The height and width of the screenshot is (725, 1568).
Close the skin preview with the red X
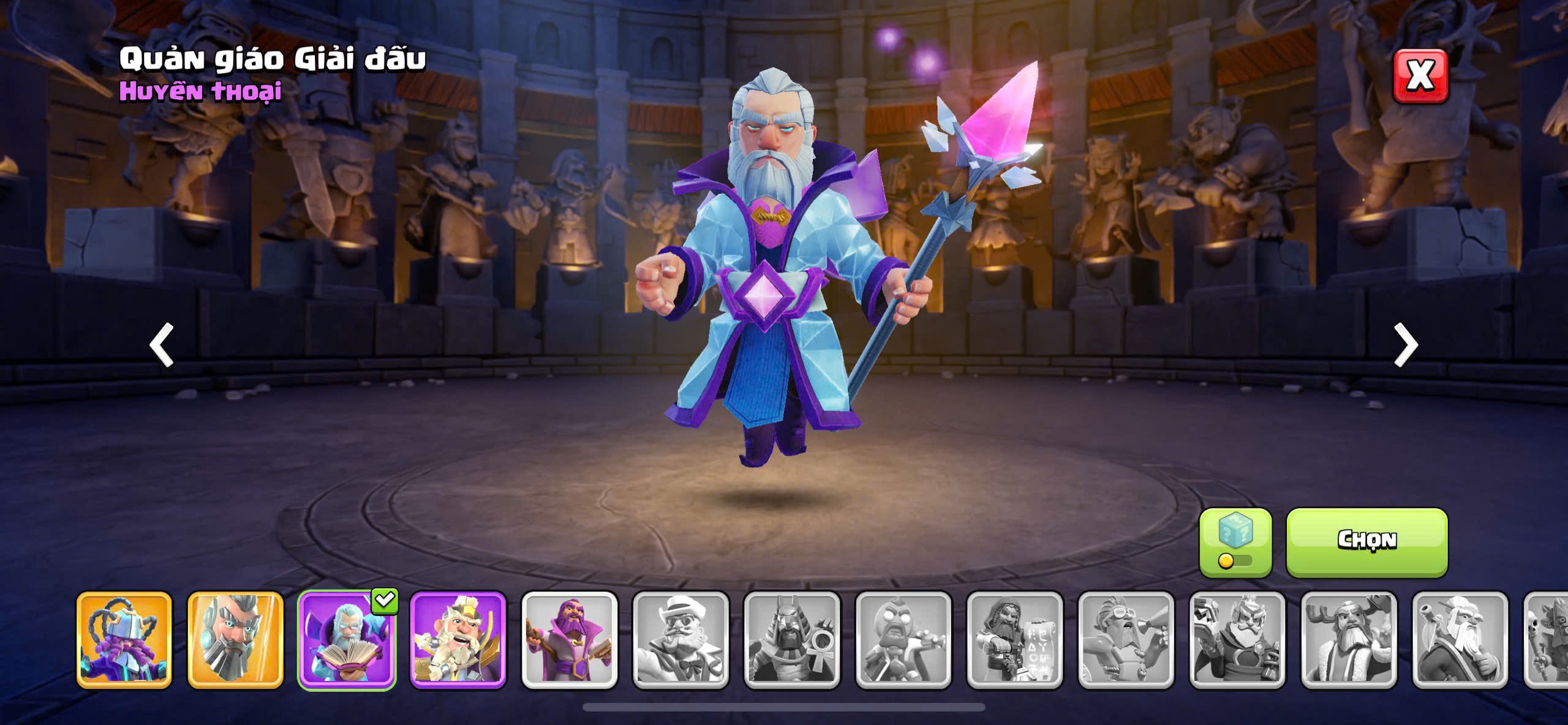1420,76
